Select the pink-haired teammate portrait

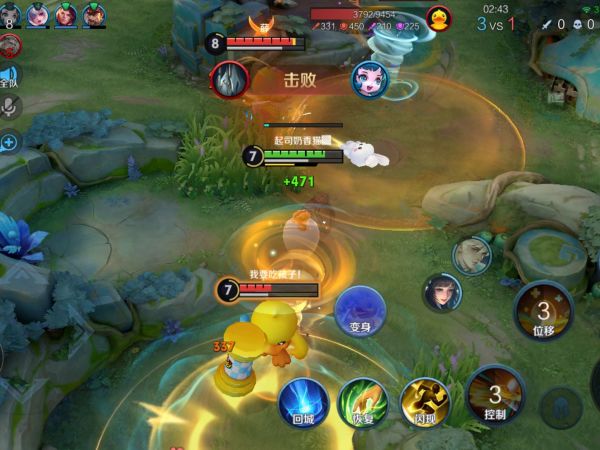pos(38,15)
